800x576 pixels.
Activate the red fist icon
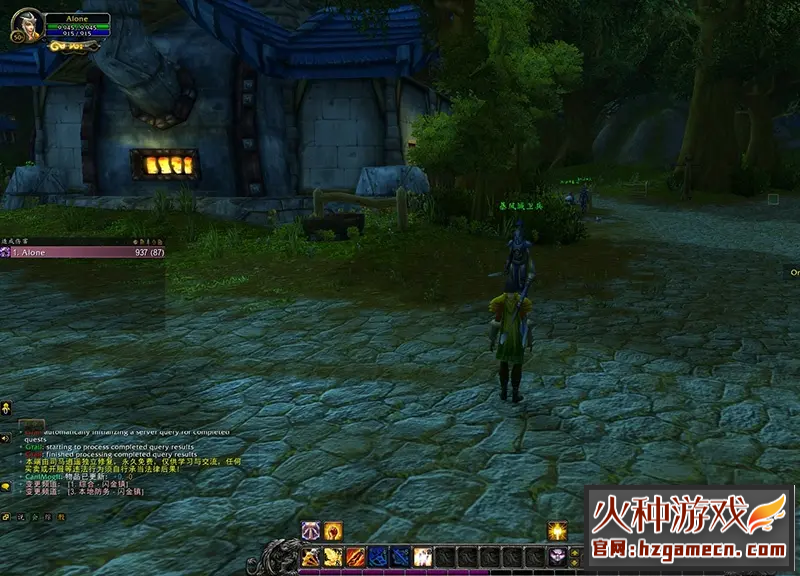coord(333,532)
